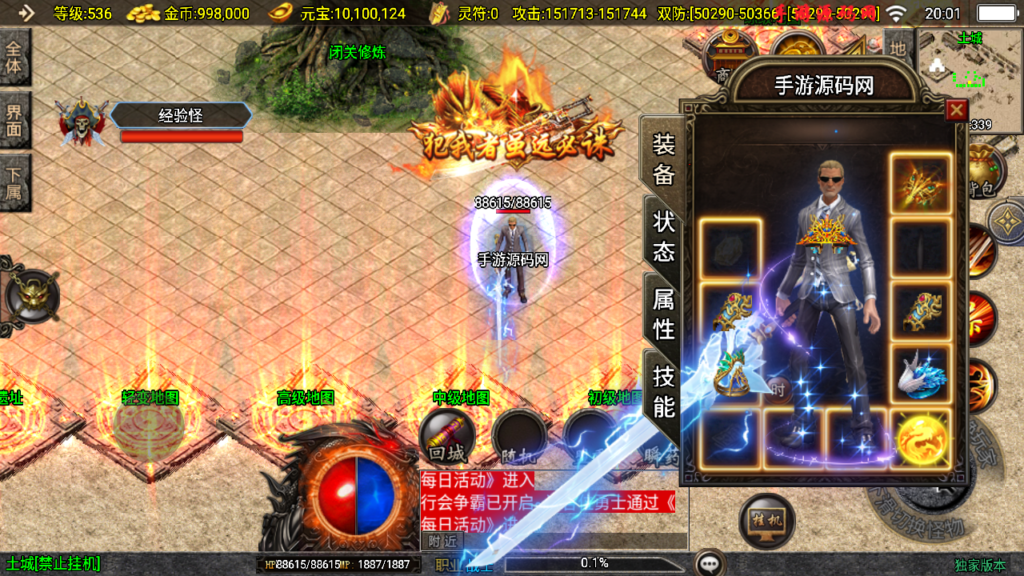Inspect the blue-white feathered item slot
Viewport: 1024px width, 576px height.
(x=919, y=374)
